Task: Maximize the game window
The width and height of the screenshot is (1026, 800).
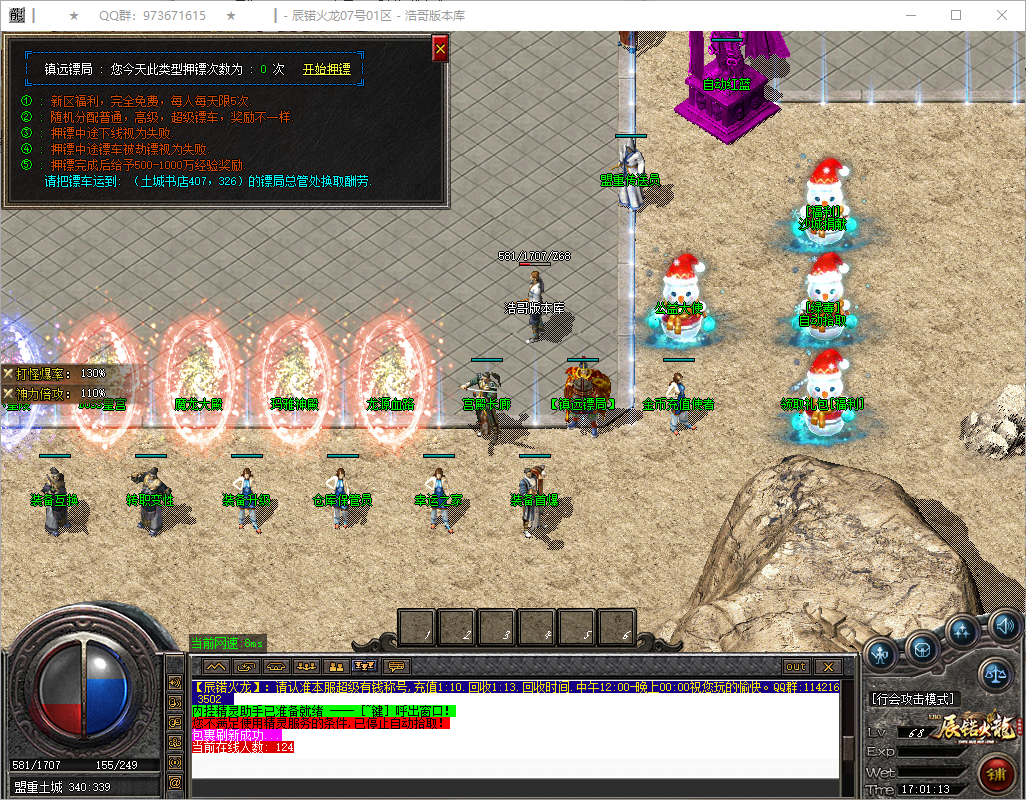Action: pos(956,15)
